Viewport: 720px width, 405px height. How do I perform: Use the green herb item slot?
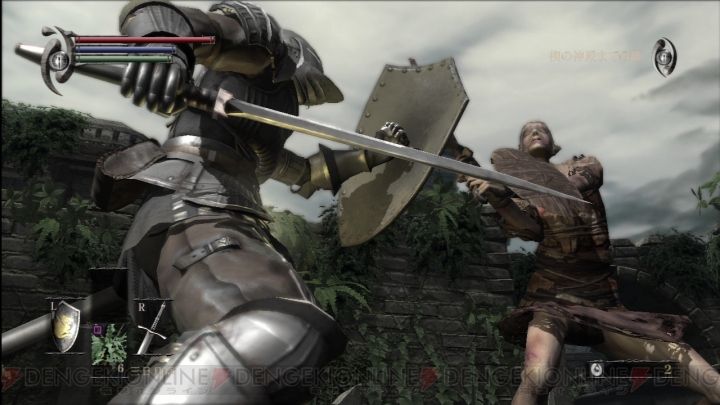pos(109,343)
